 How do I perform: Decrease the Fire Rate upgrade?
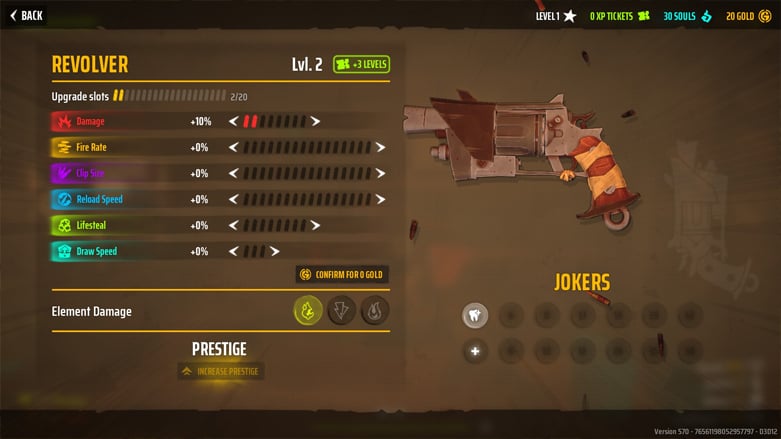pos(234,147)
